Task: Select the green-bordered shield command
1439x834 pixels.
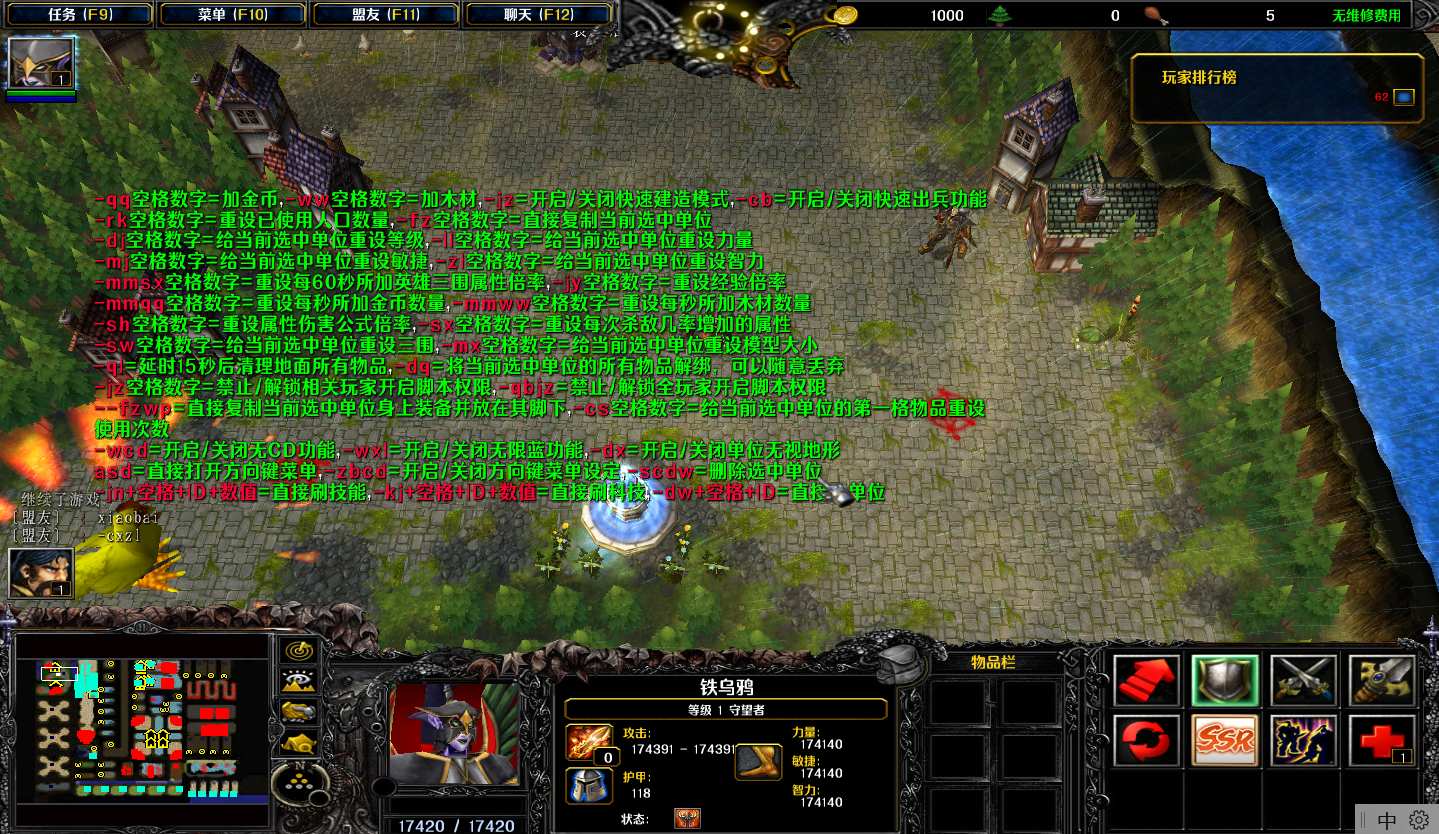Action: click(1225, 681)
